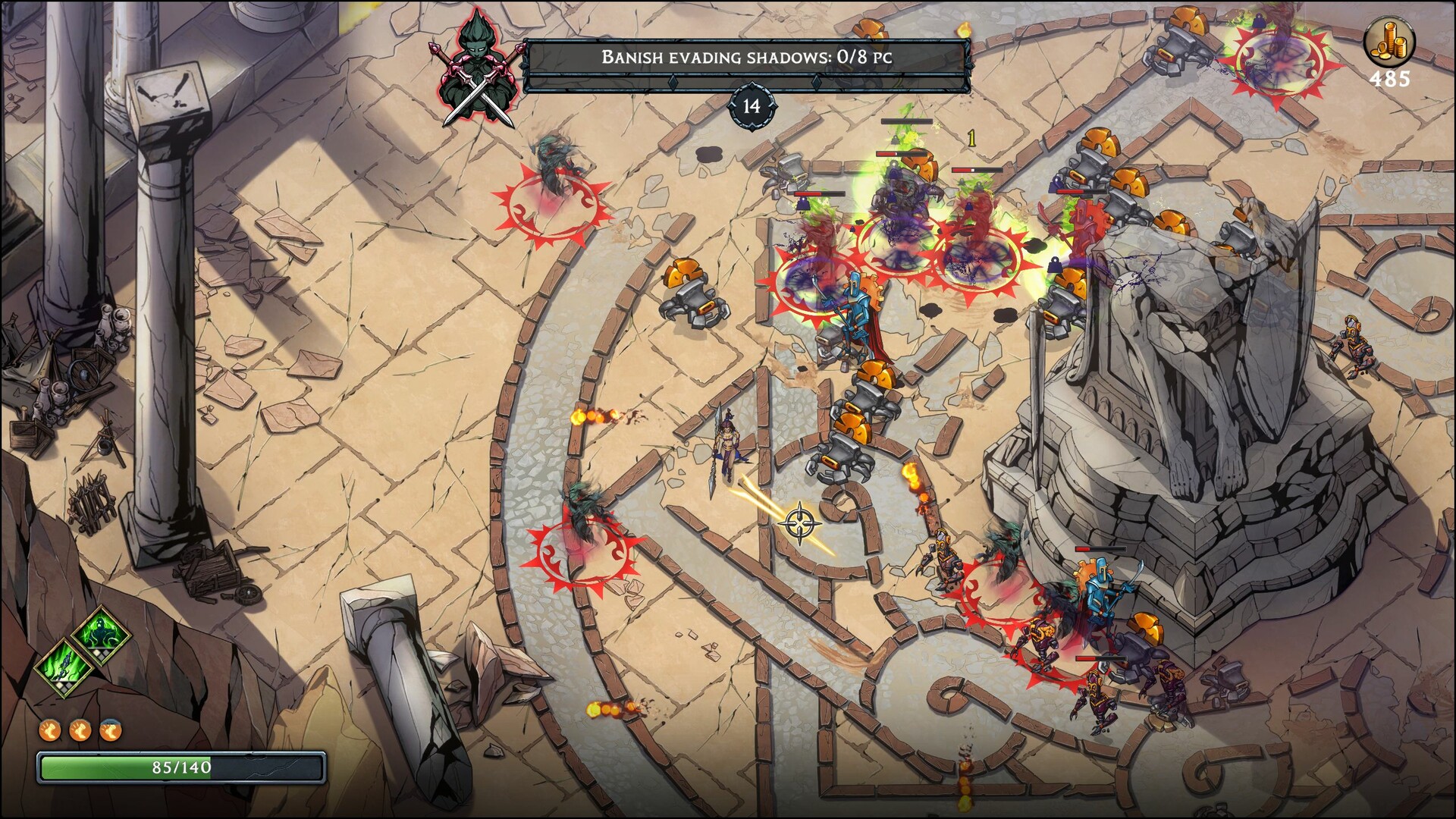Click the crosshair aiming reticle
Screen dimensions: 1456x819
(799, 522)
